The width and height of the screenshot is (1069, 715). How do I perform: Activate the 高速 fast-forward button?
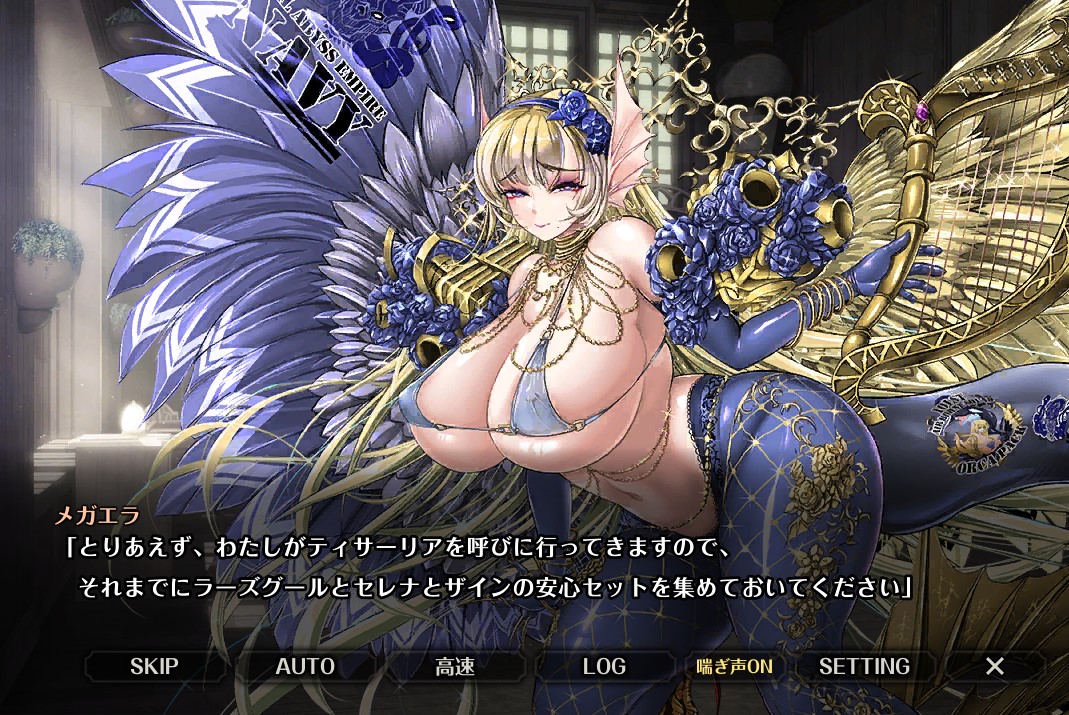454,666
